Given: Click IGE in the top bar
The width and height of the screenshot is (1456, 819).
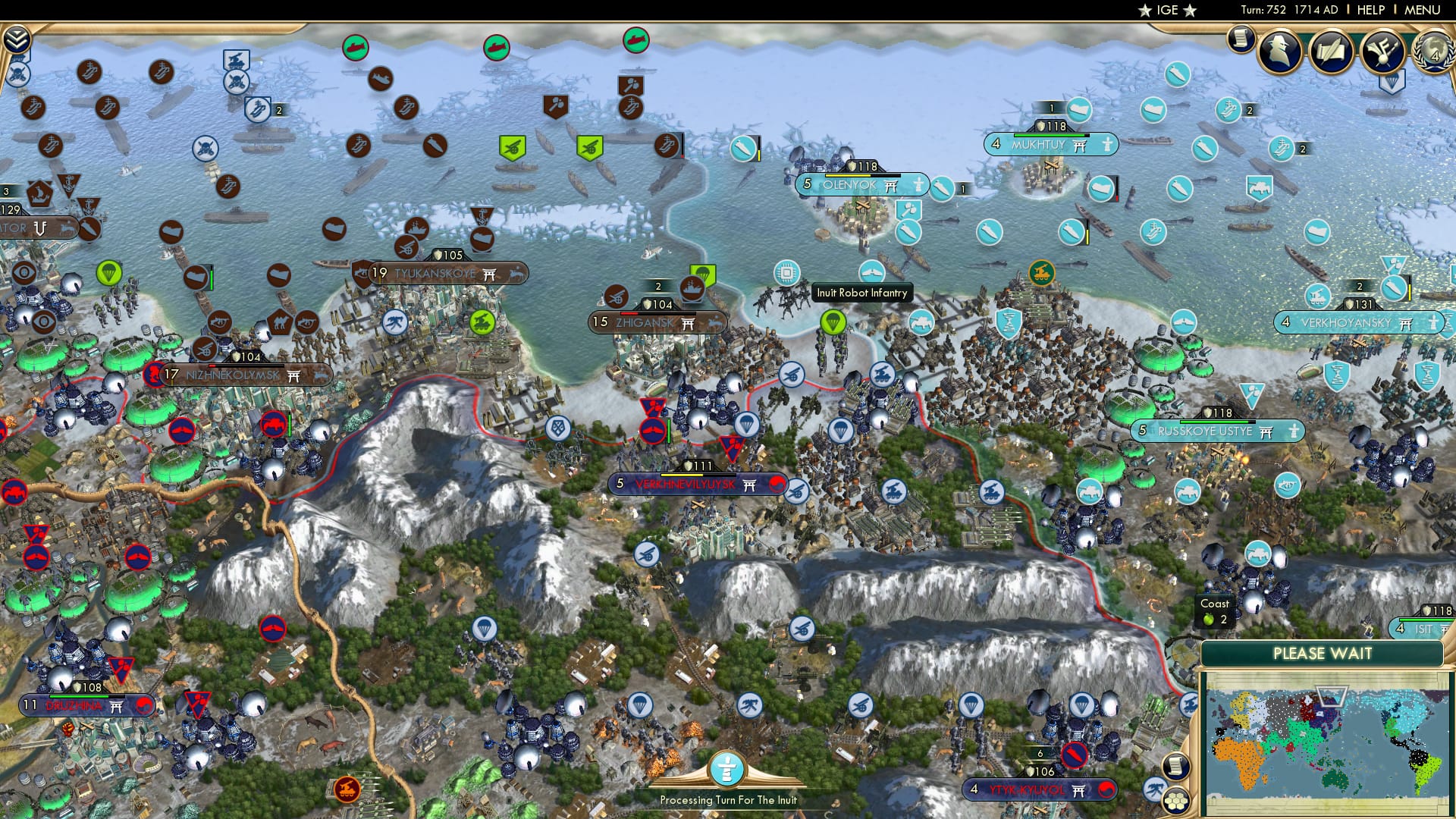Looking at the screenshot, I should [x=1169, y=11].
